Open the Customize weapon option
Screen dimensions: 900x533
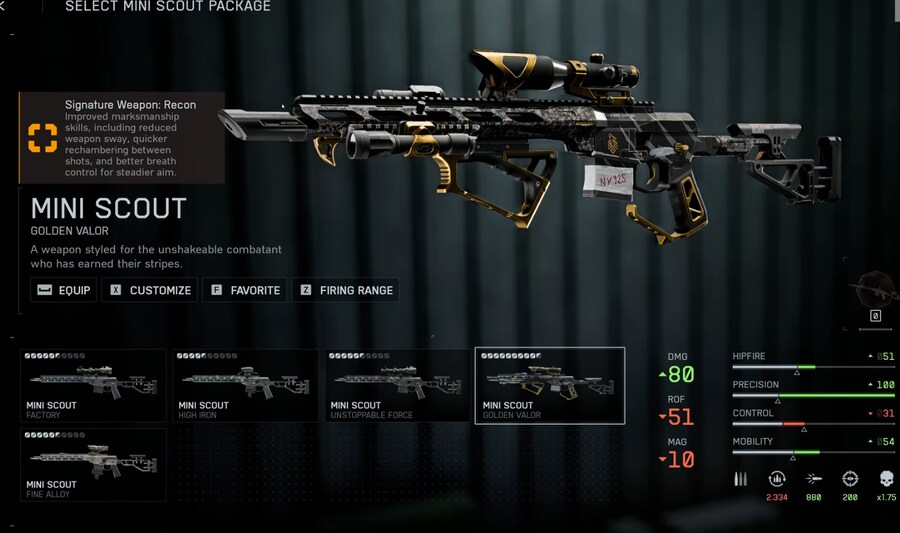tap(150, 290)
